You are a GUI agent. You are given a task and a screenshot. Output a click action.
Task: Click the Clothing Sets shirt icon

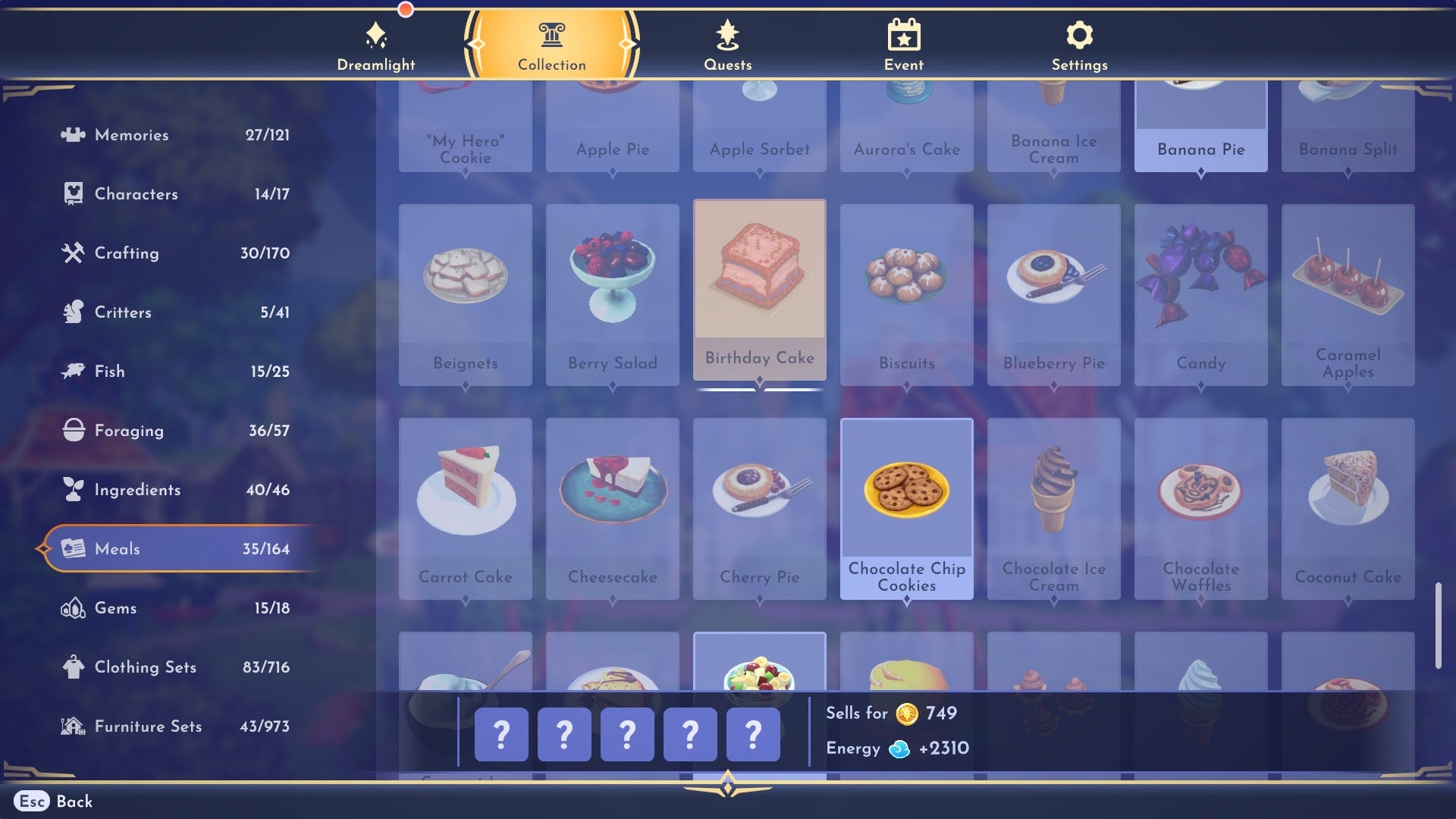click(72, 667)
